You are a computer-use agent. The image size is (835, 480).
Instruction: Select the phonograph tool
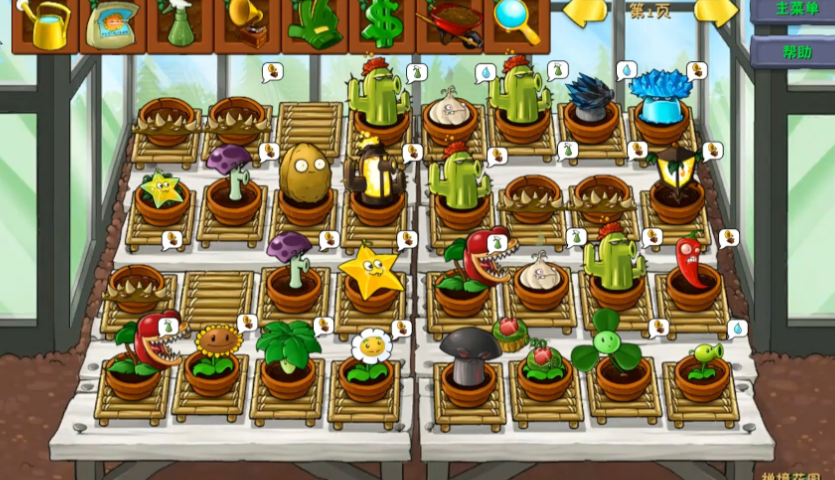(x=247, y=24)
